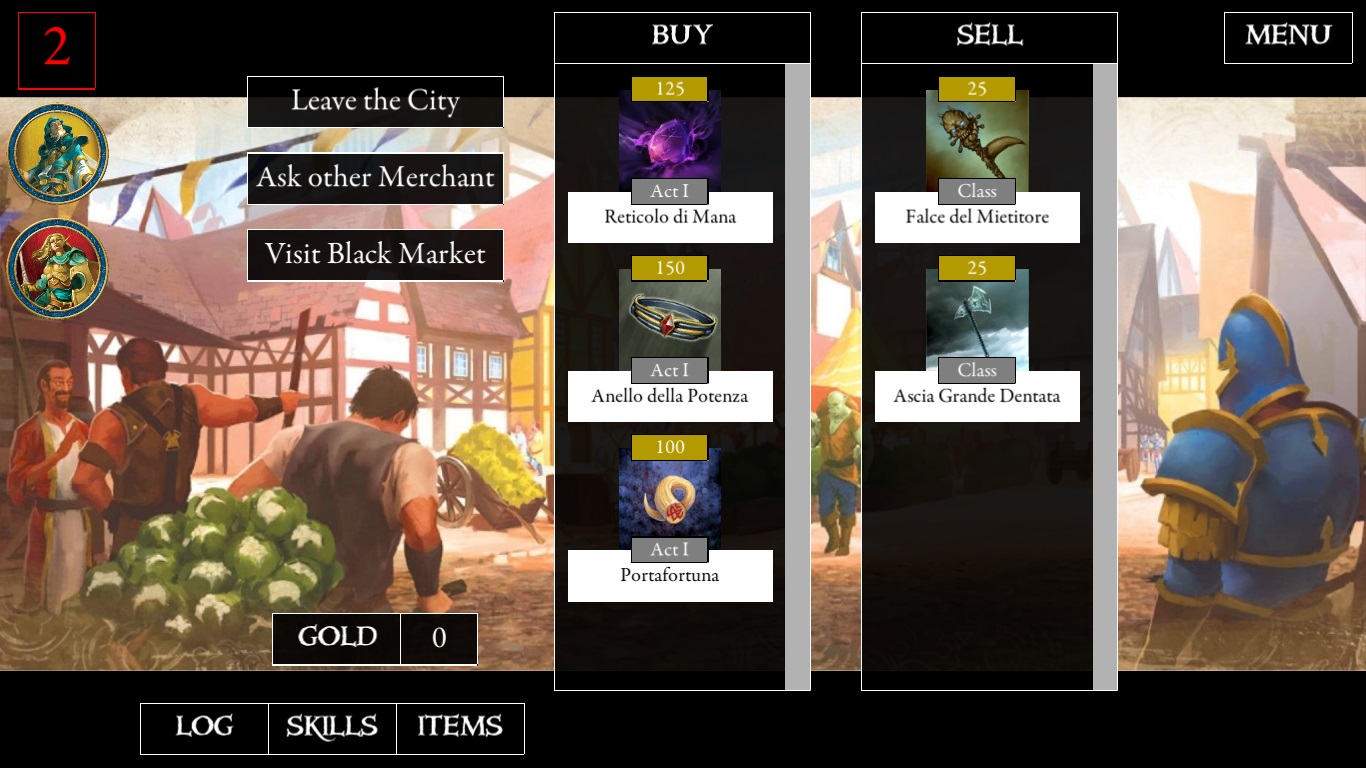Click the 125 gold price tag
The width and height of the screenshot is (1366, 768).
click(x=669, y=88)
